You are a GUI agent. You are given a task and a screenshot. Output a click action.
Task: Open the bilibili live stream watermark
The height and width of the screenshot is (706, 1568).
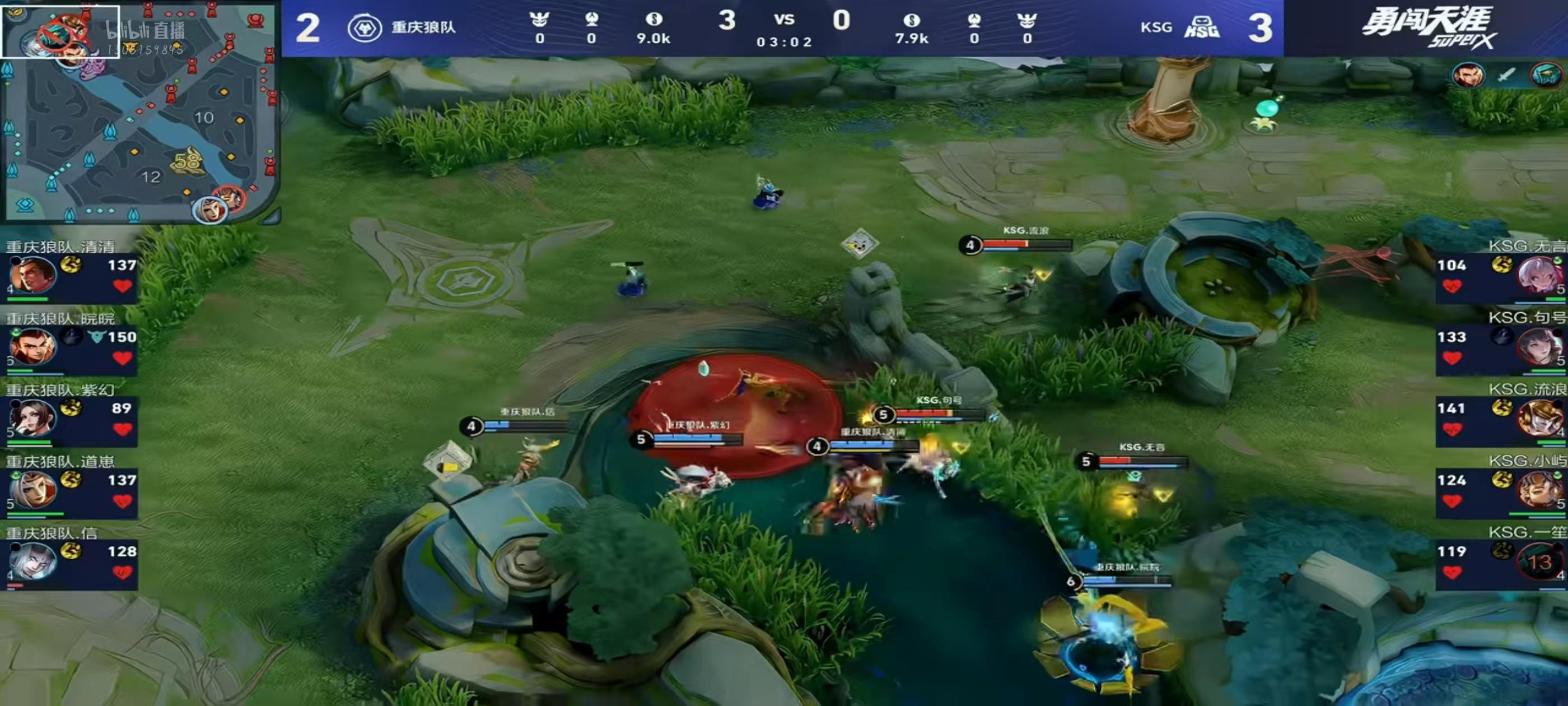point(145,36)
